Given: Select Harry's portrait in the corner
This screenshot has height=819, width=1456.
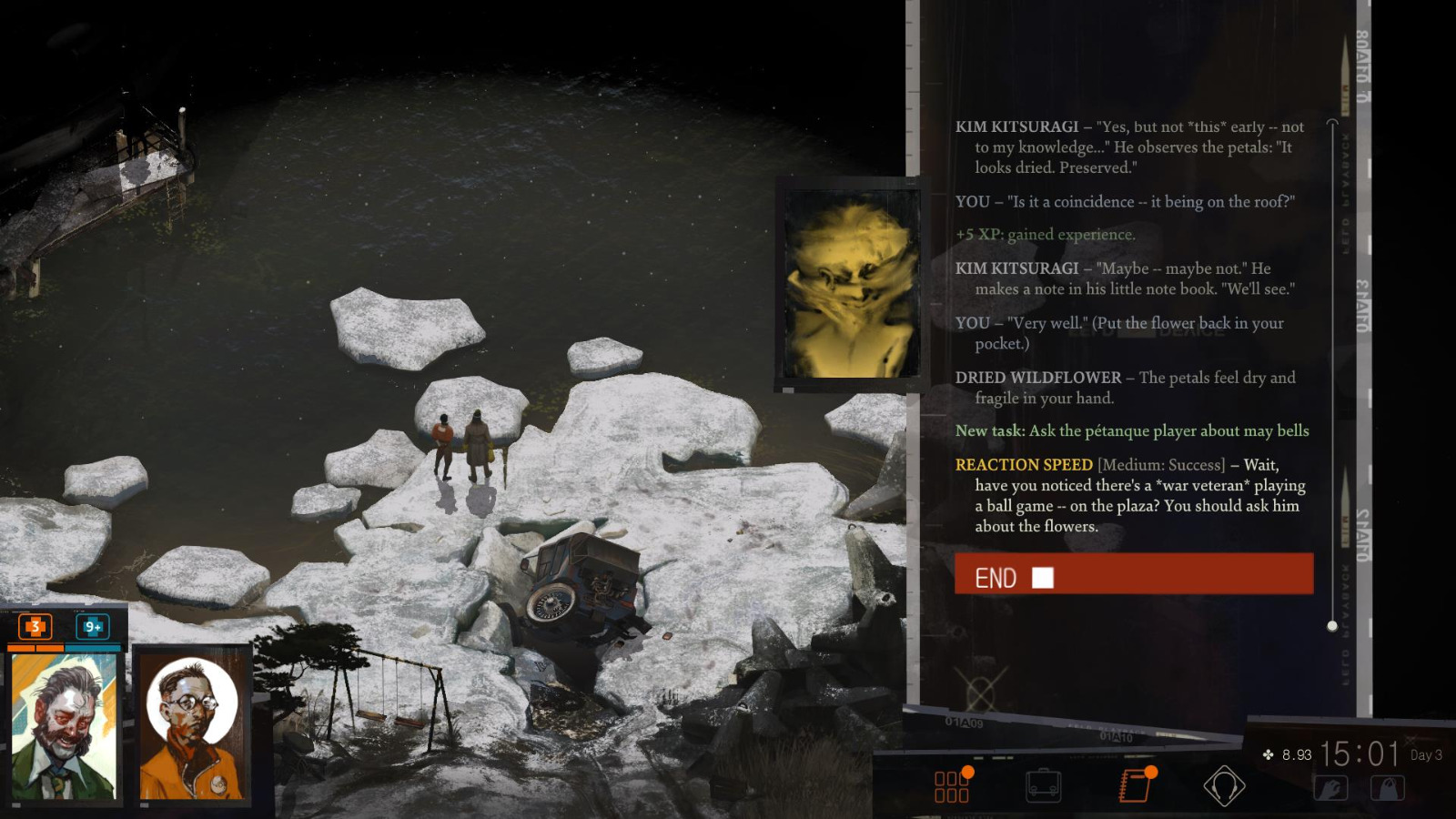Looking at the screenshot, I should (x=61, y=723).
